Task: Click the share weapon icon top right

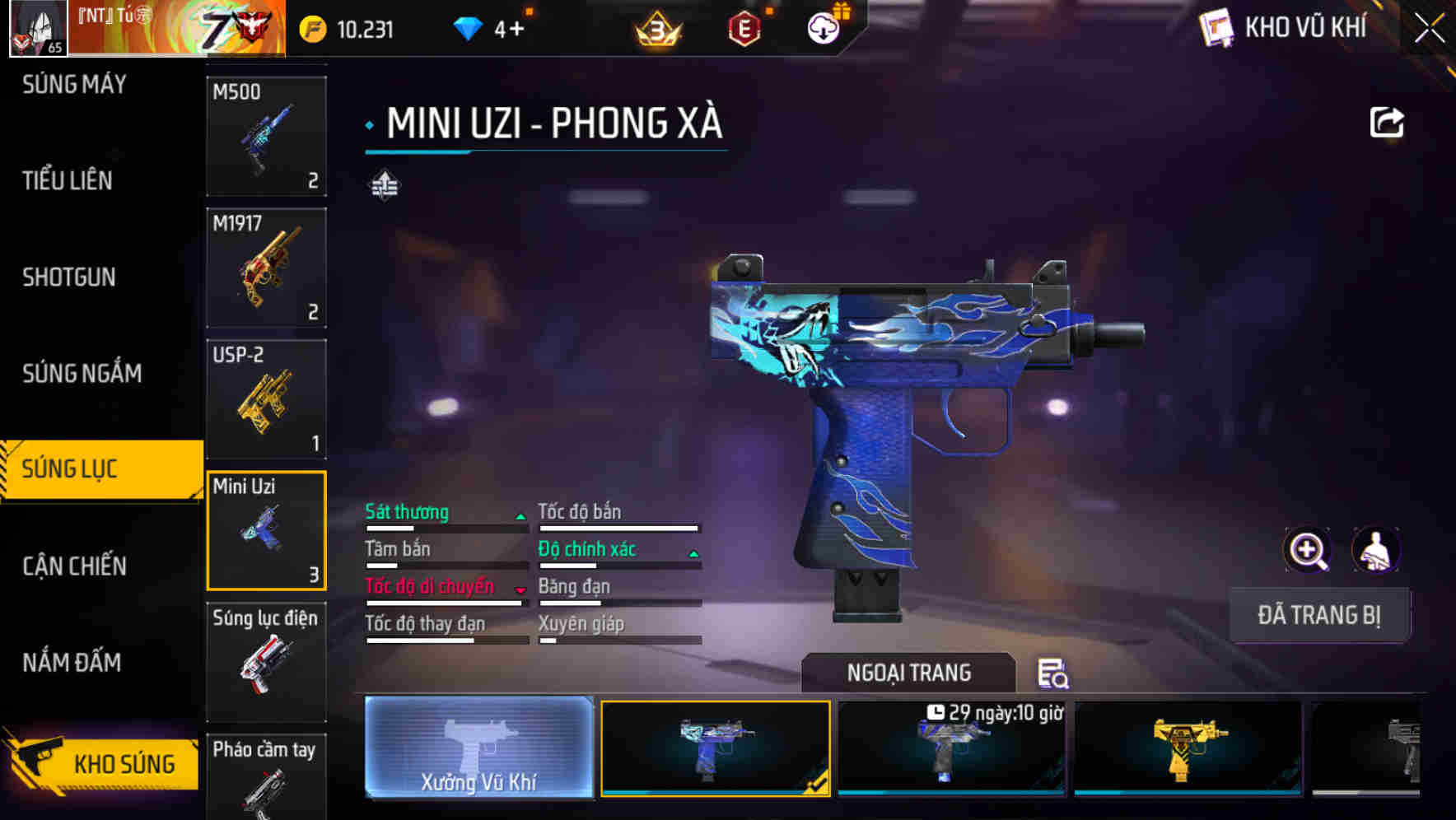Action: [1388, 122]
